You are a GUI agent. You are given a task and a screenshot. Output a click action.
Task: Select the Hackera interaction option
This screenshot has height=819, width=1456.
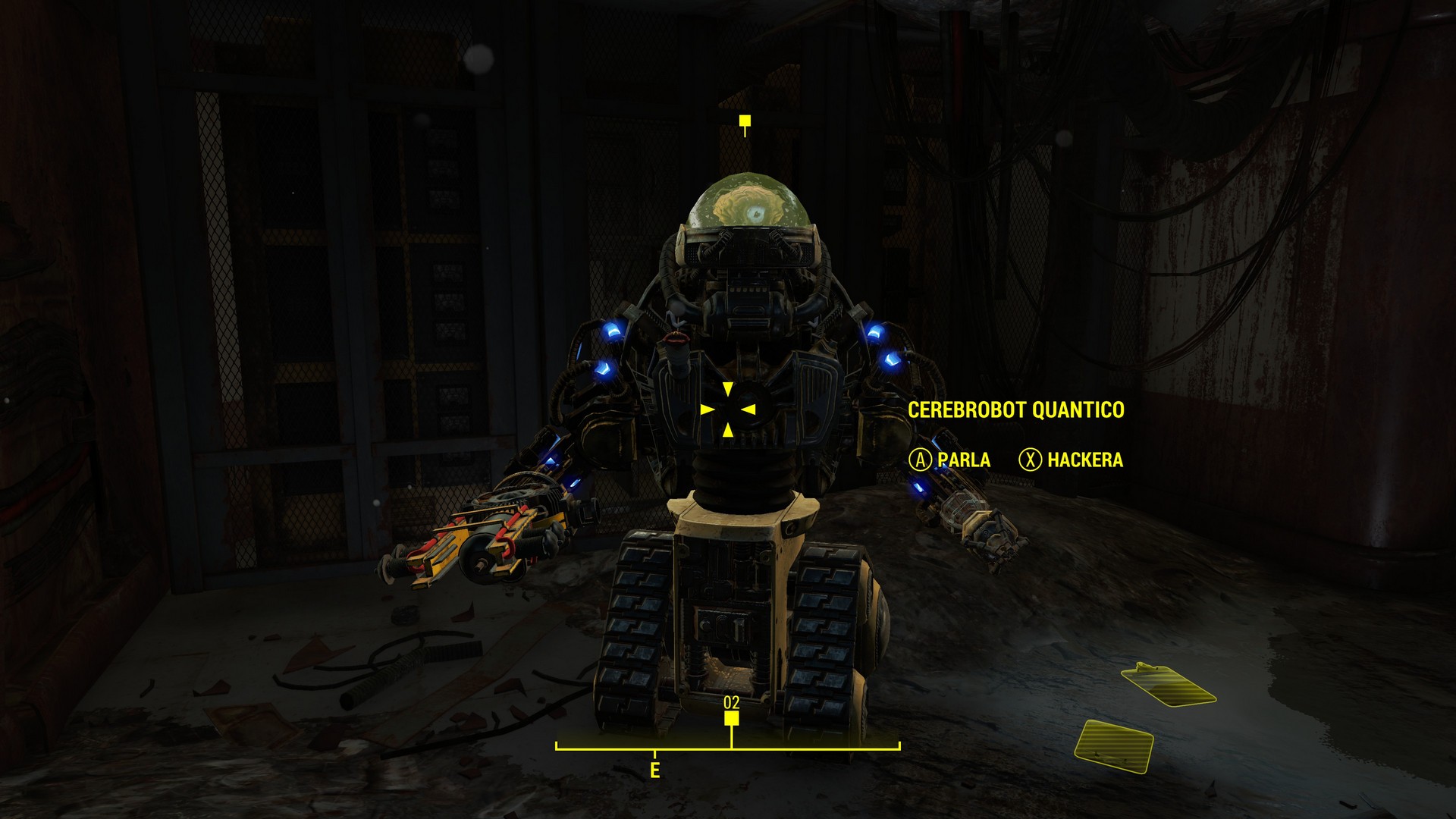(1072, 460)
